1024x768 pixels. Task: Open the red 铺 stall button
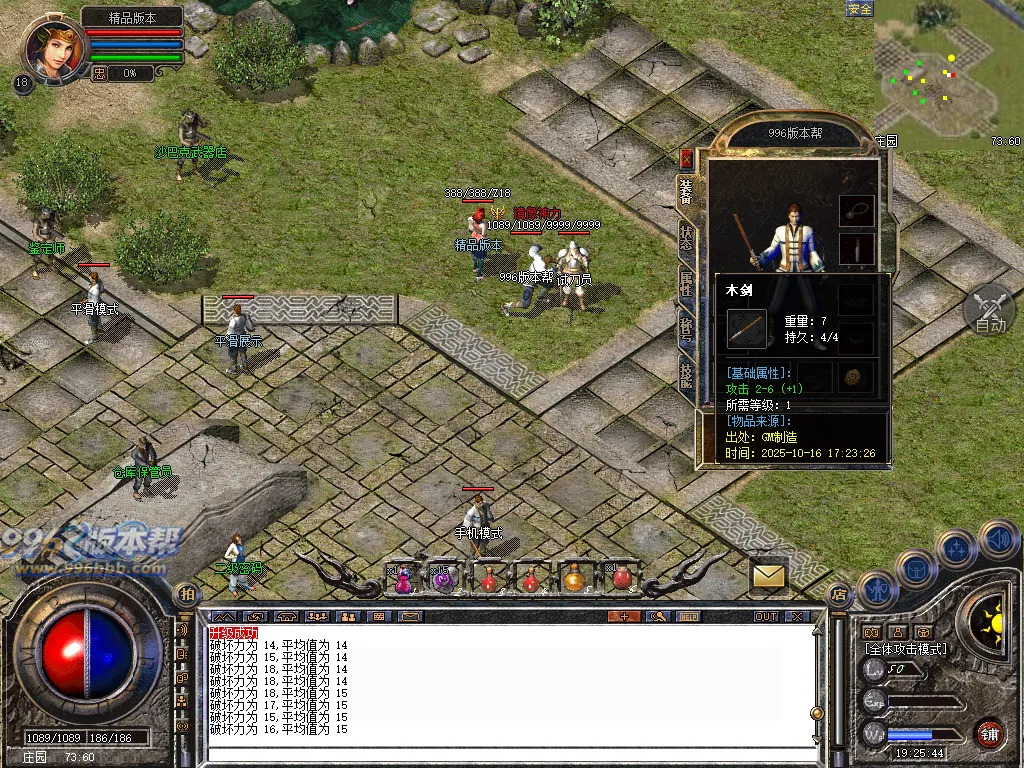[x=990, y=732]
